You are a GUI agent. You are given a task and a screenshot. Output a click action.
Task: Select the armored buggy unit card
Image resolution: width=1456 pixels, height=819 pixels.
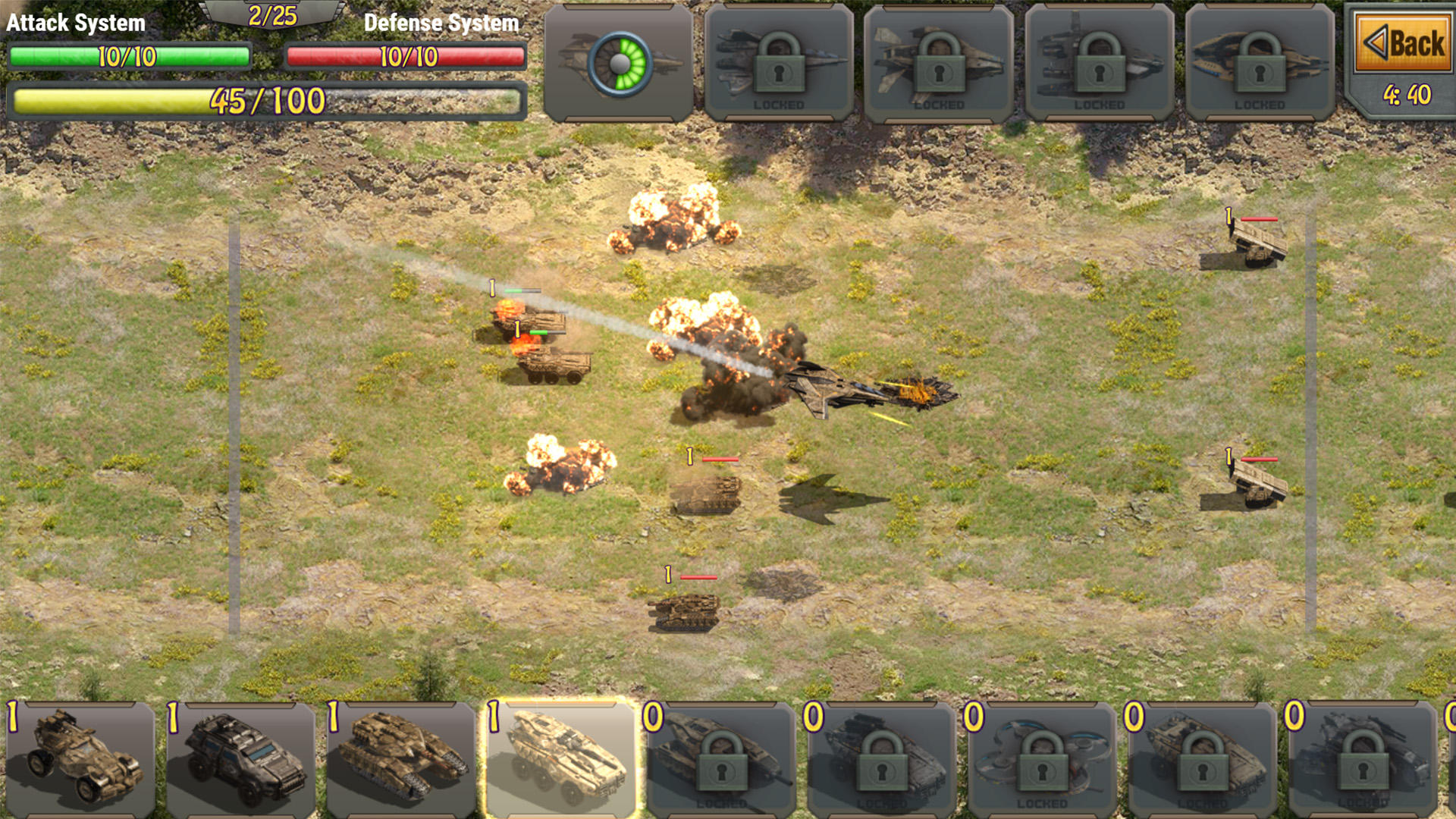(80, 758)
